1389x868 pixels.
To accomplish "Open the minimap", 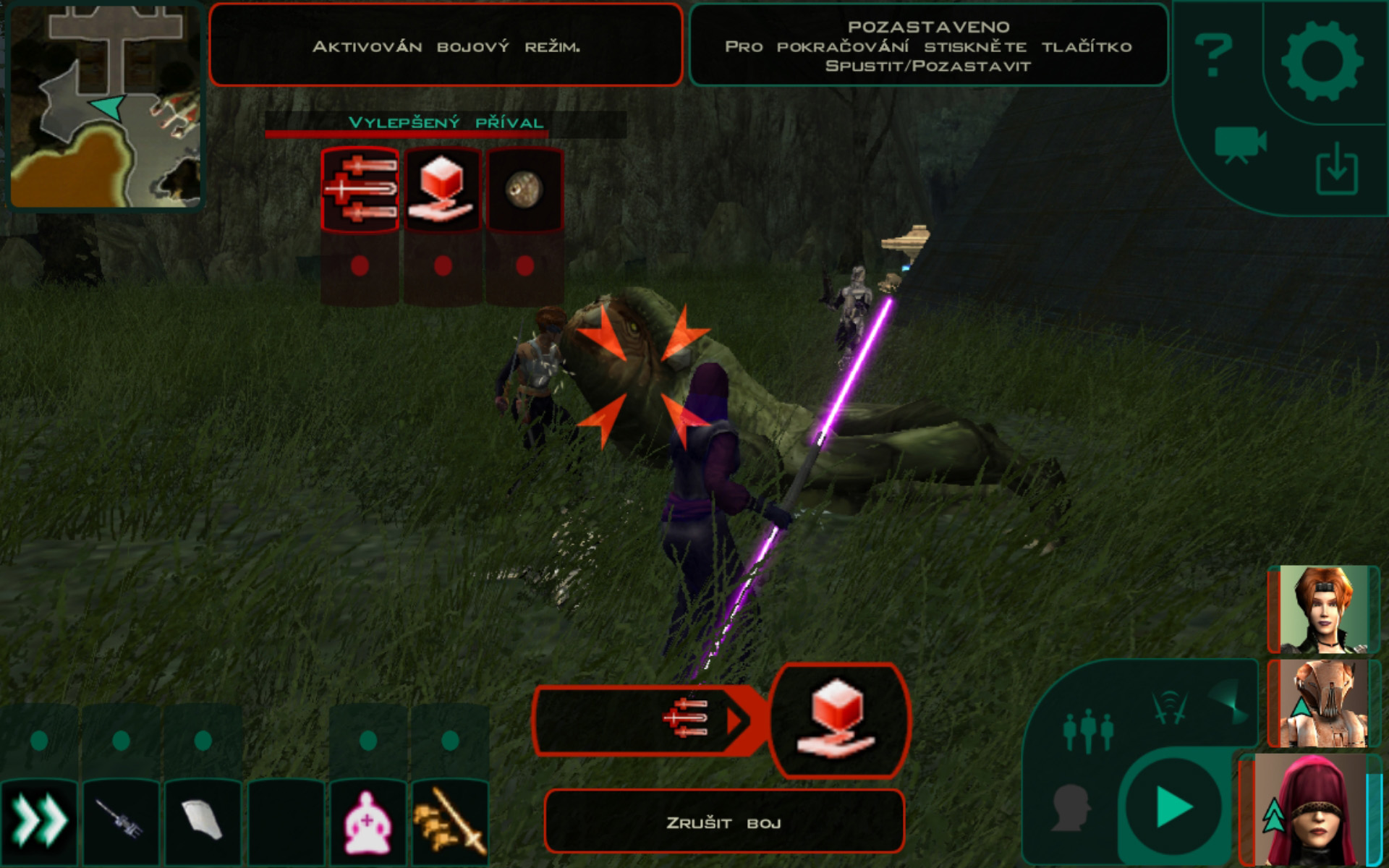I will coord(105,106).
